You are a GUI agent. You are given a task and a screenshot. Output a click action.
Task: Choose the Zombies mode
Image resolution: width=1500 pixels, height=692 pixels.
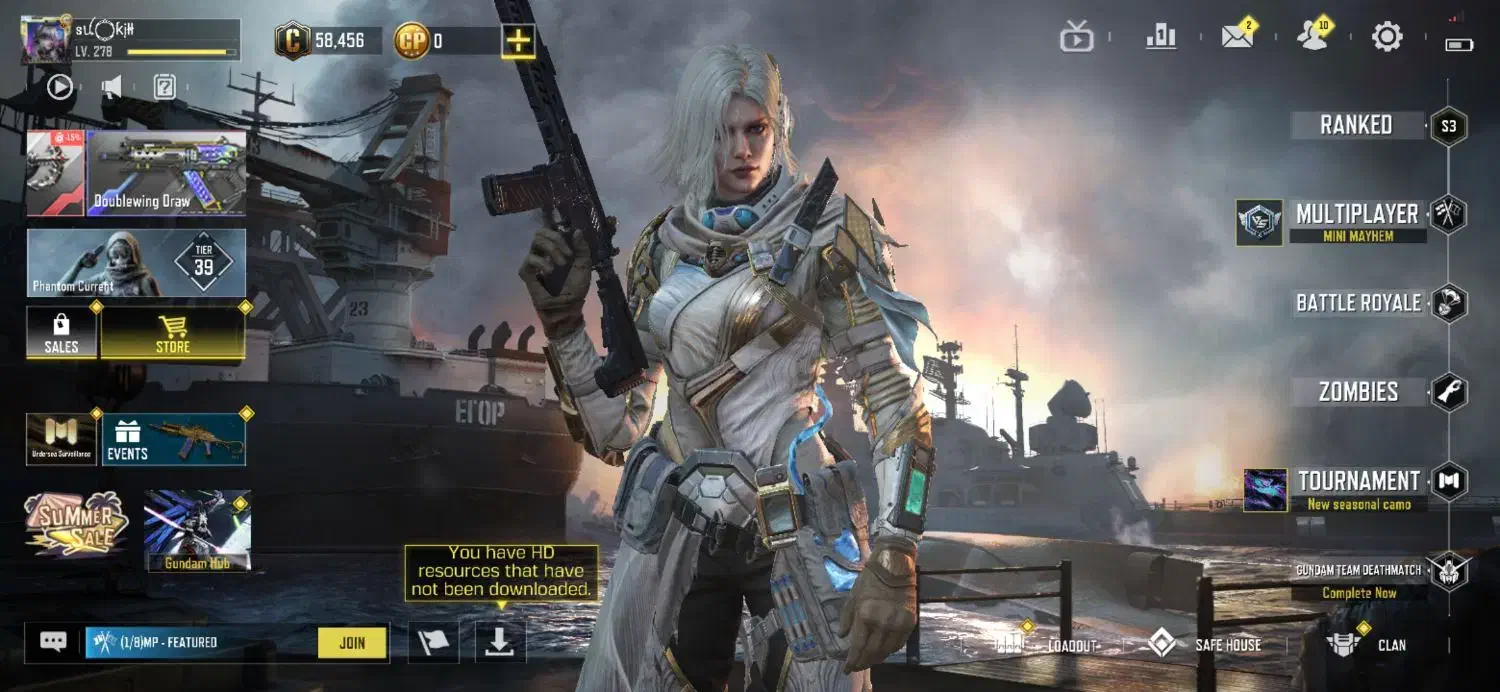coord(1358,392)
